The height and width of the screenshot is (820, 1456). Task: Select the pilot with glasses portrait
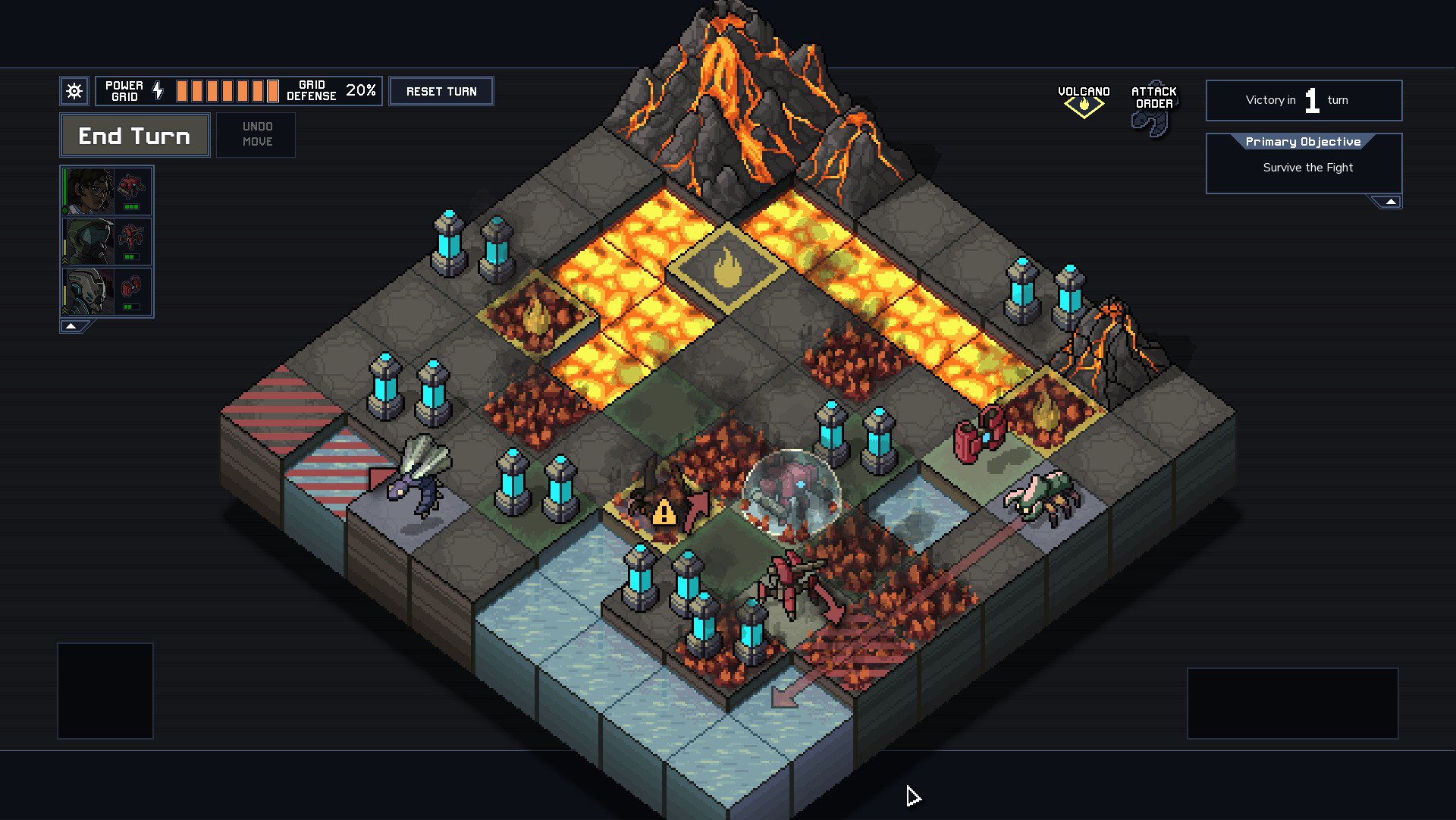click(x=89, y=191)
